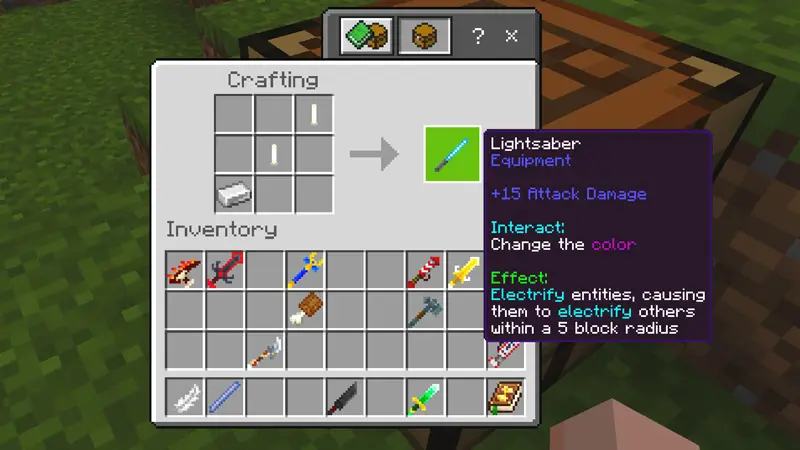The height and width of the screenshot is (450, 800).
Task: Select the golden sword slot
Action: (464, 270)
